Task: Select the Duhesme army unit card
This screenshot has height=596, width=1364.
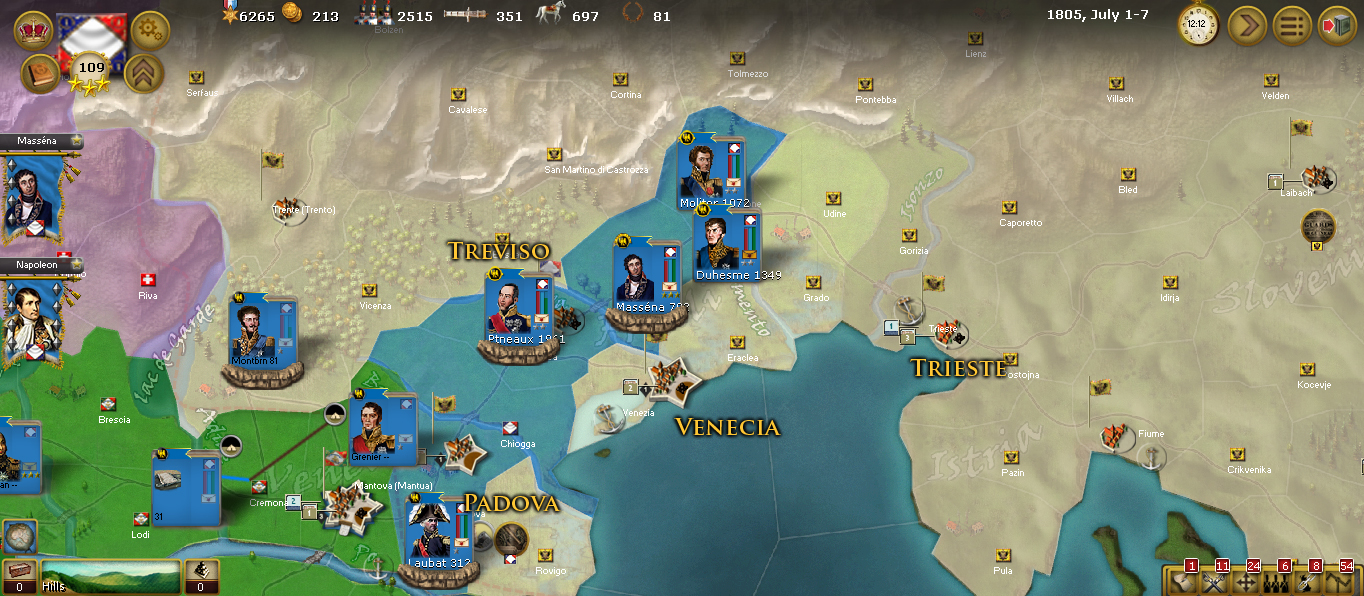Action: [727, 243]
